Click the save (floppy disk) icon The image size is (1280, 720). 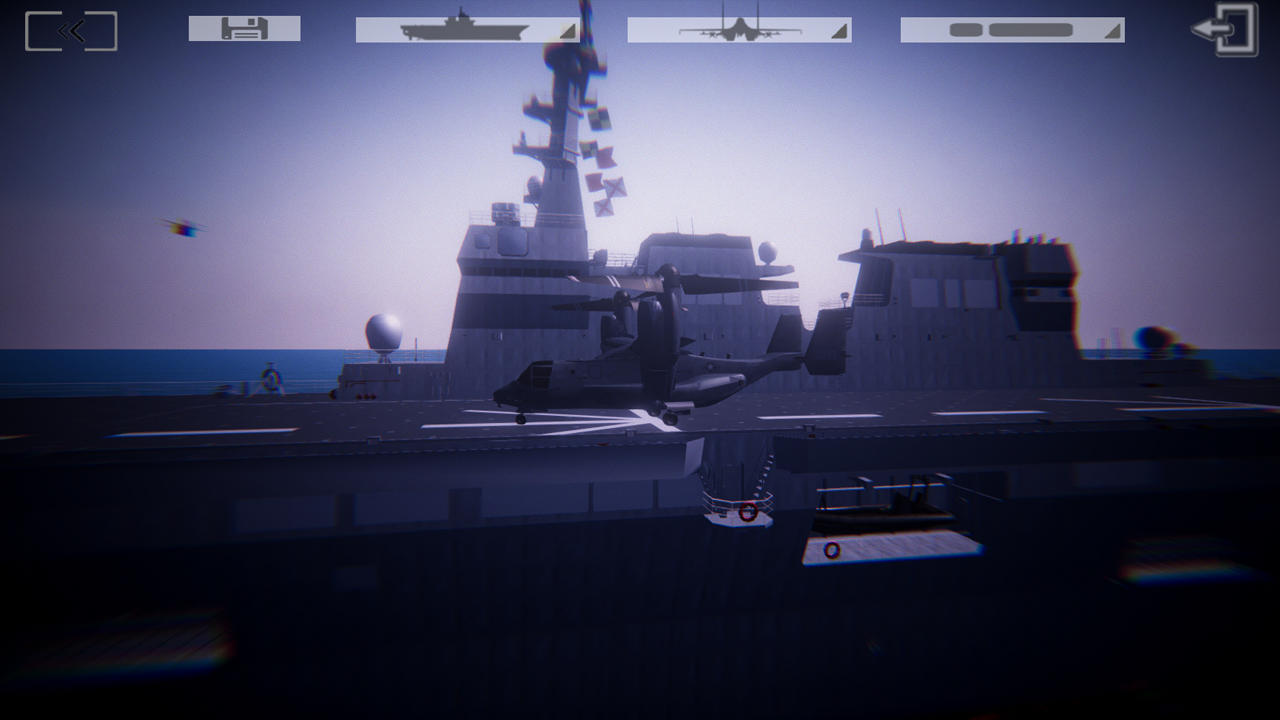click(244, 28)
